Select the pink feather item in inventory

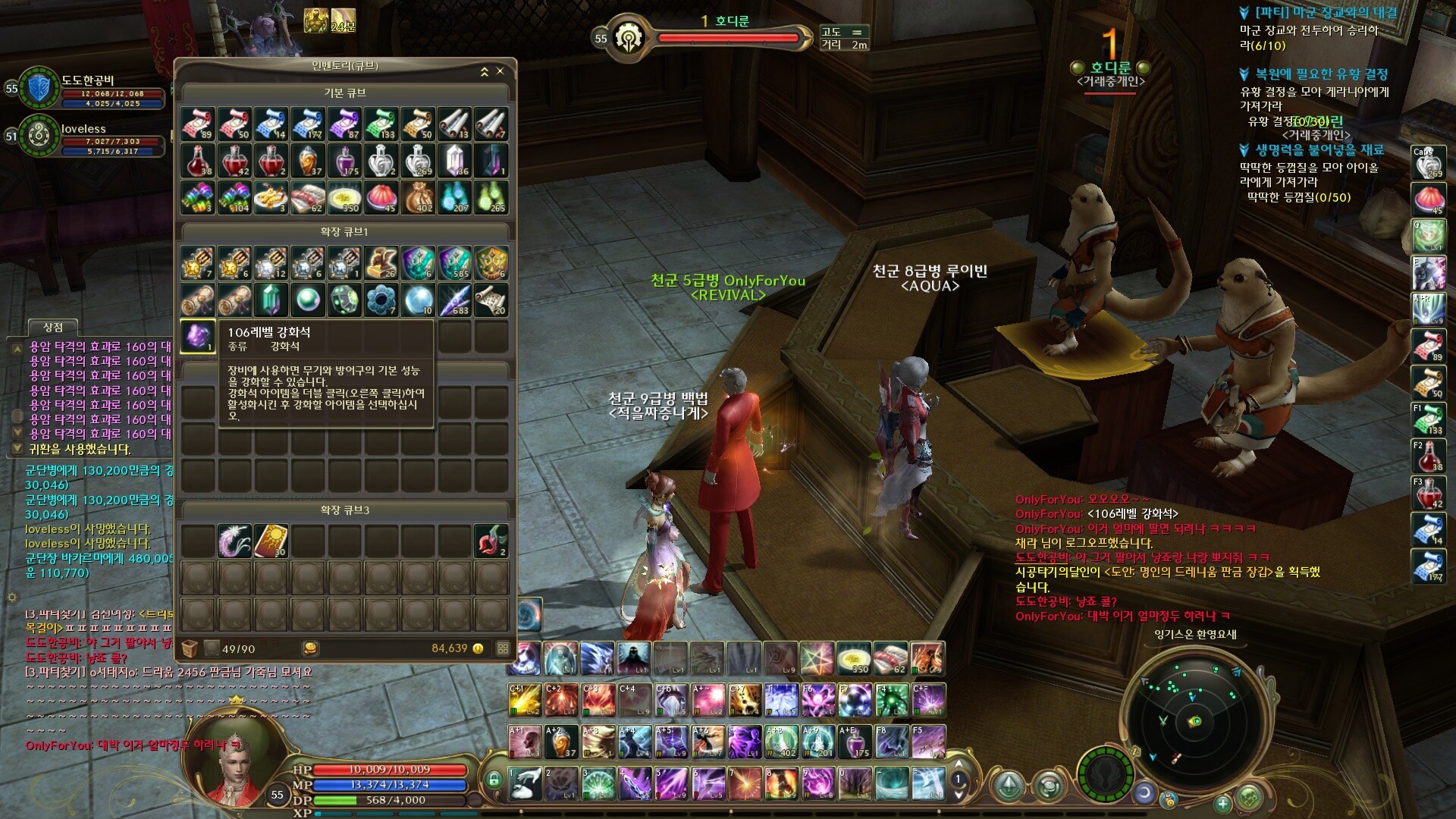click(234, 541)
